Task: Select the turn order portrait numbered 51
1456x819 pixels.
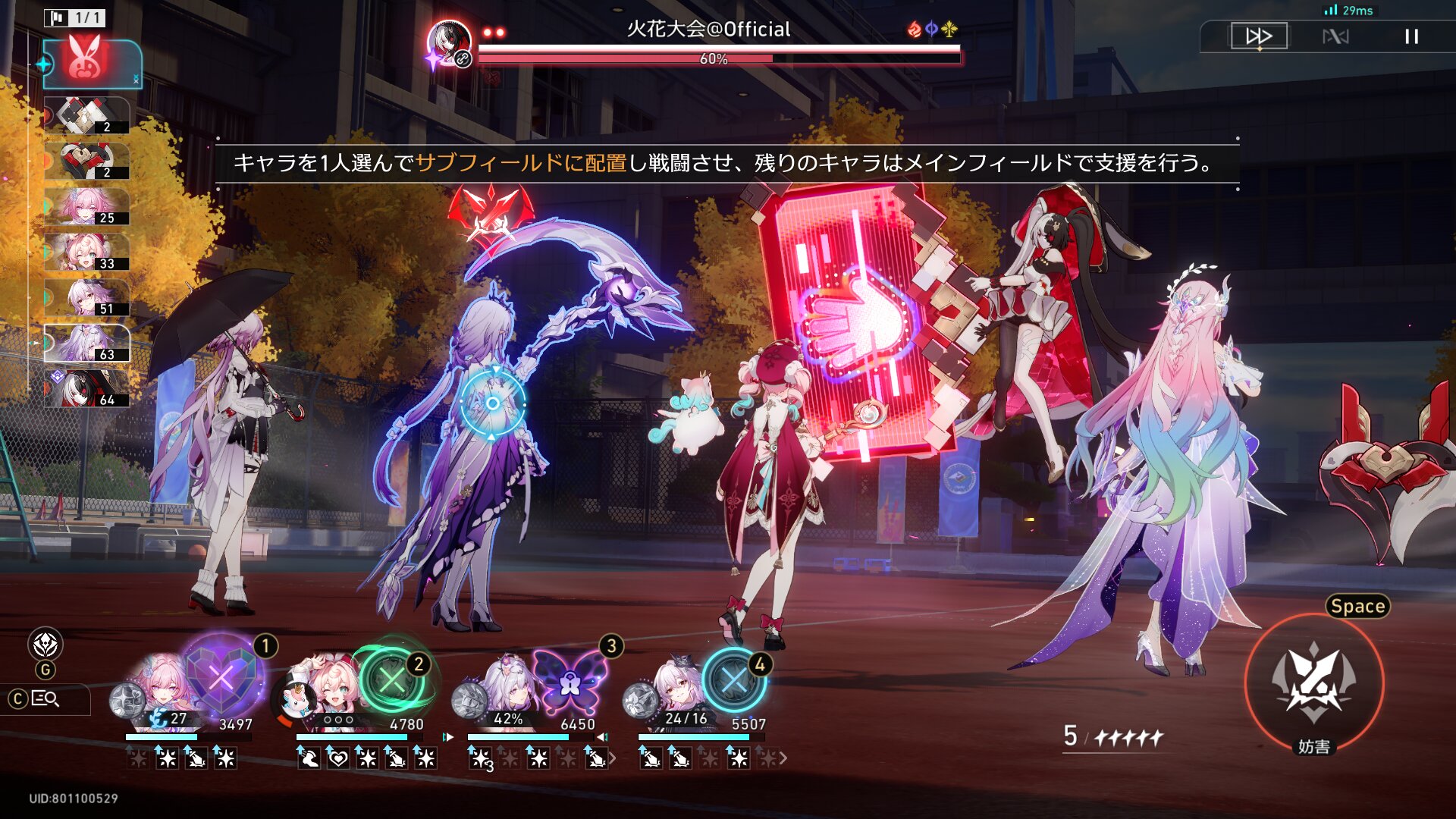Action: point(86,298)
